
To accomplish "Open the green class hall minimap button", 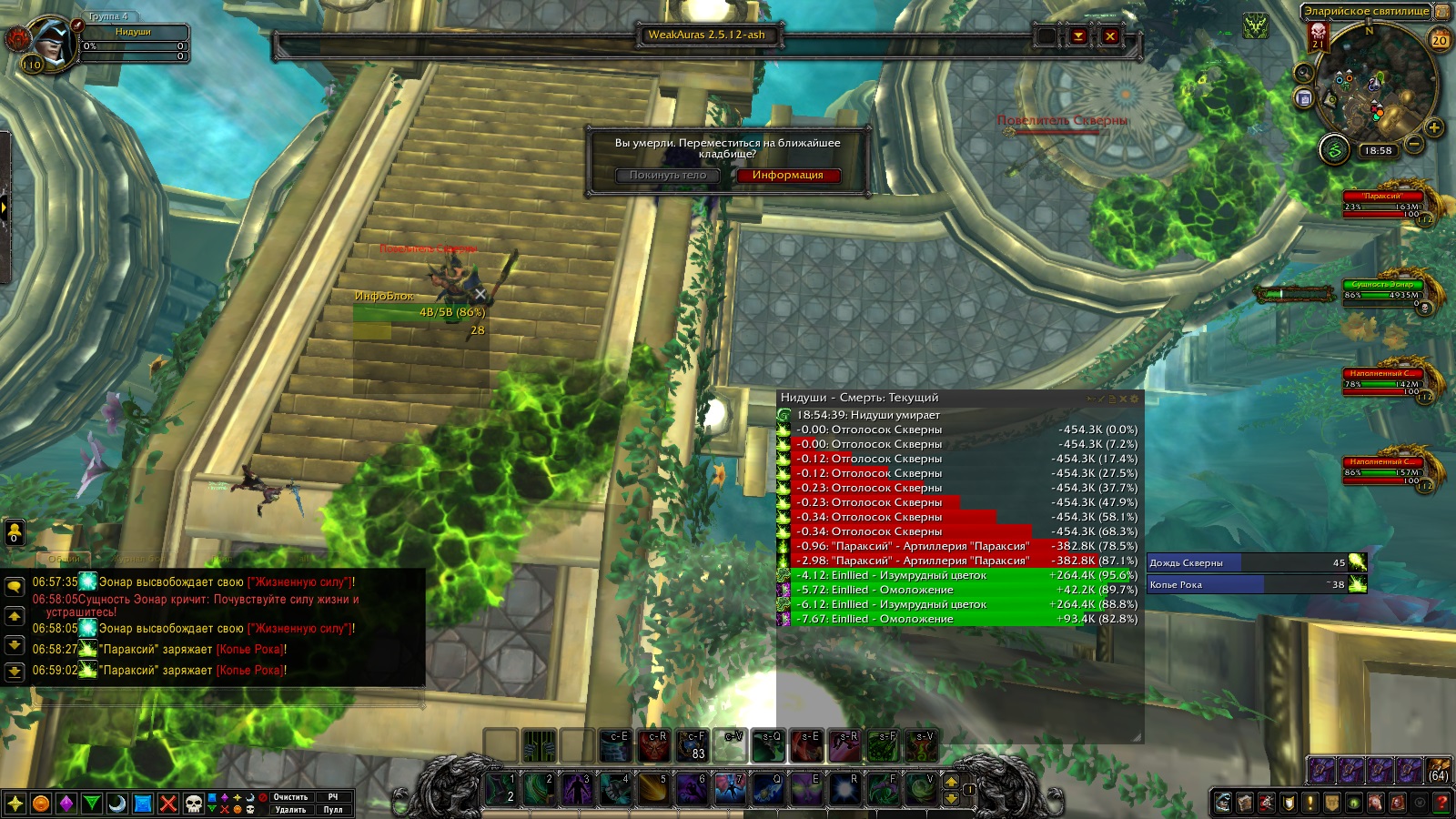I will point(1334,149).
